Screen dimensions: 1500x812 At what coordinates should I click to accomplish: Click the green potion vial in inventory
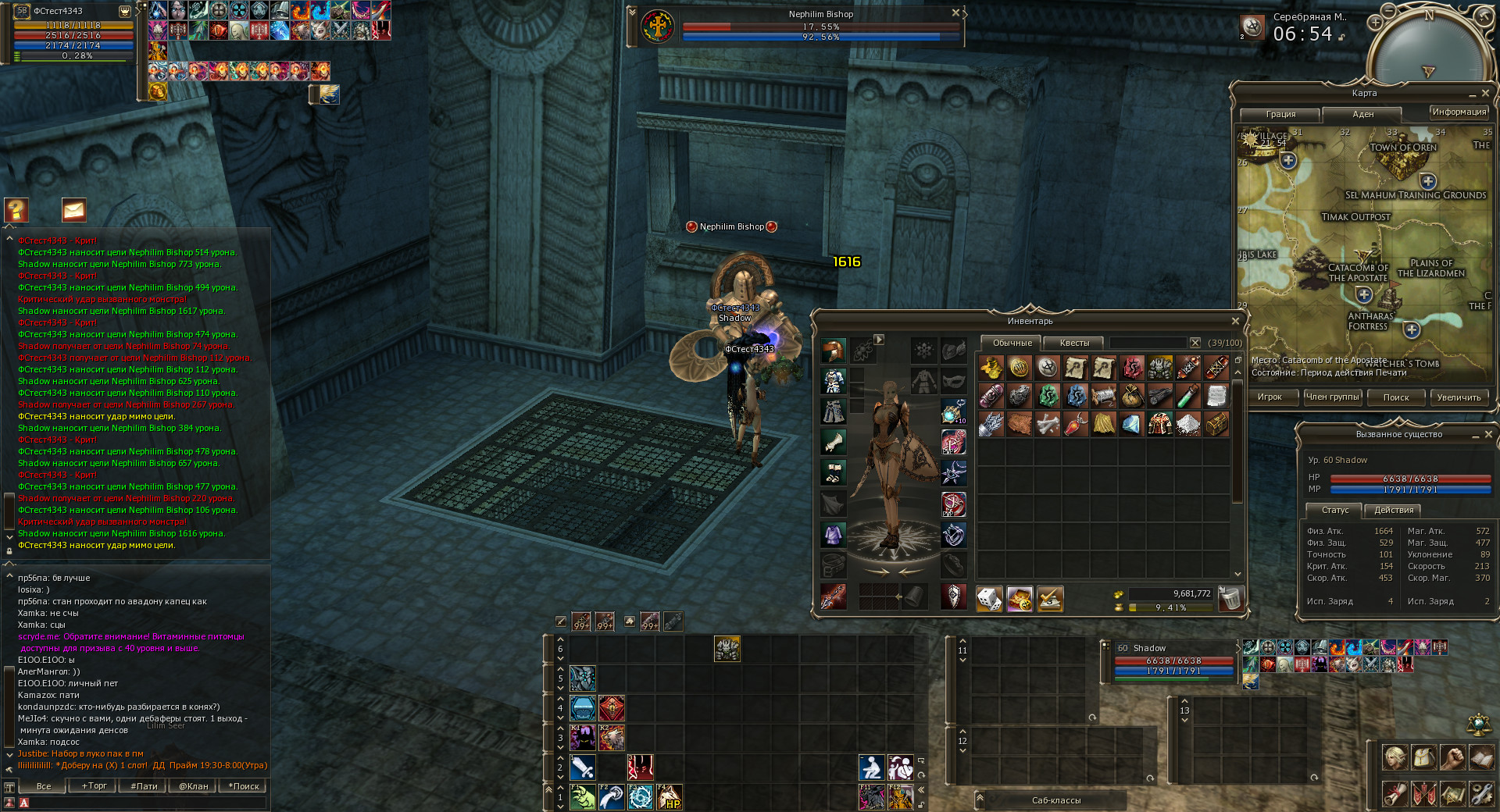(1187, 396)
